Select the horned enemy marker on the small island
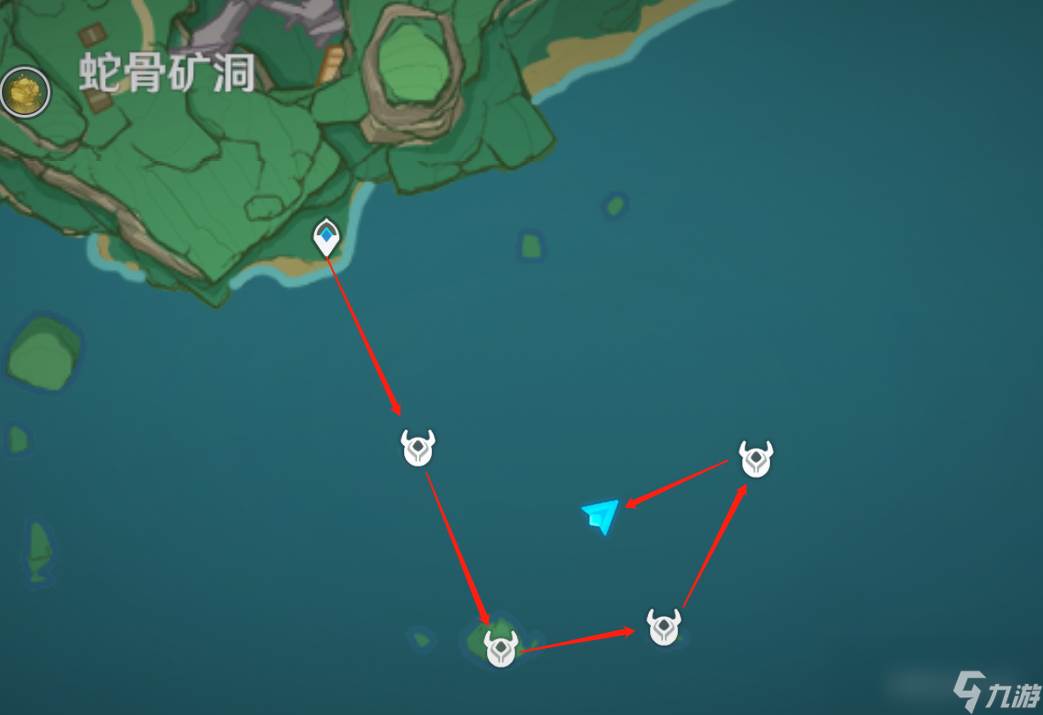Viewport: 1043px width, 715px height. pos(500,648)
